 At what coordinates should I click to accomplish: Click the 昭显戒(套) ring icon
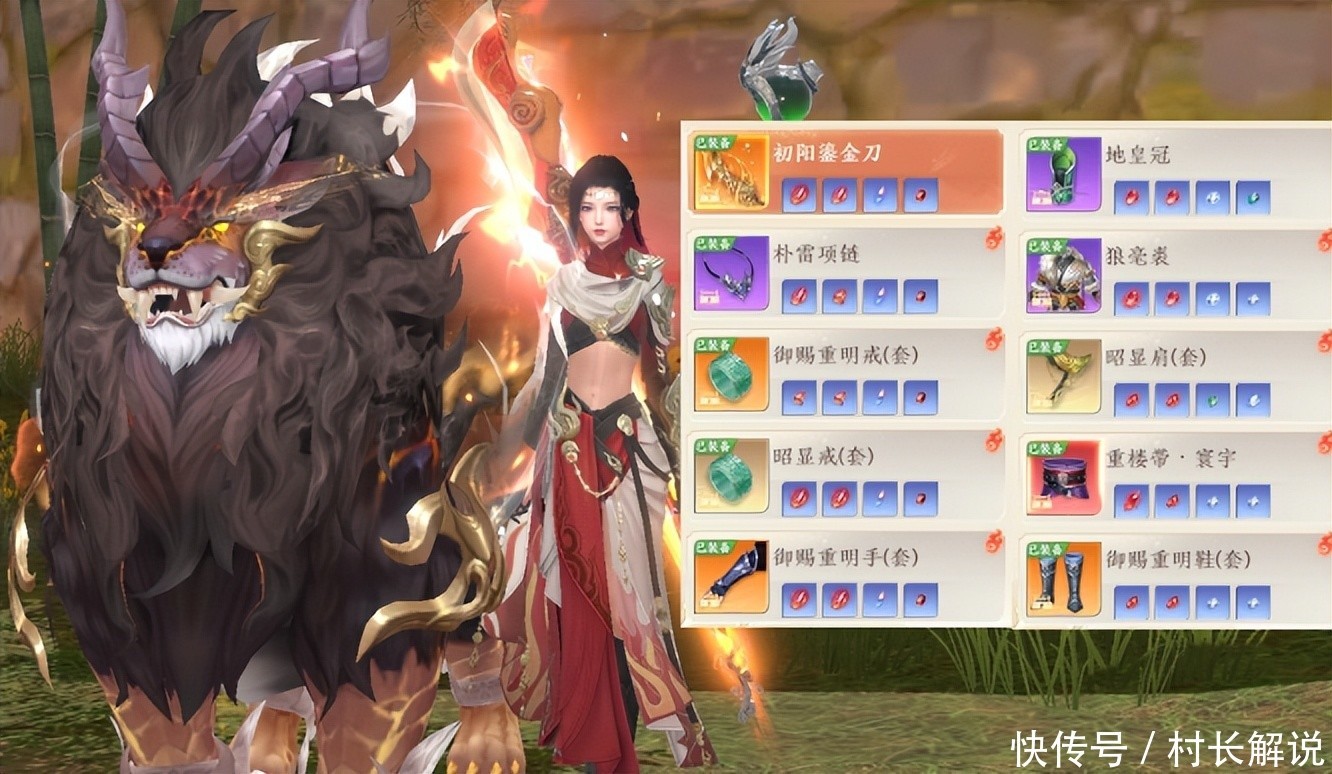[731, 476]
